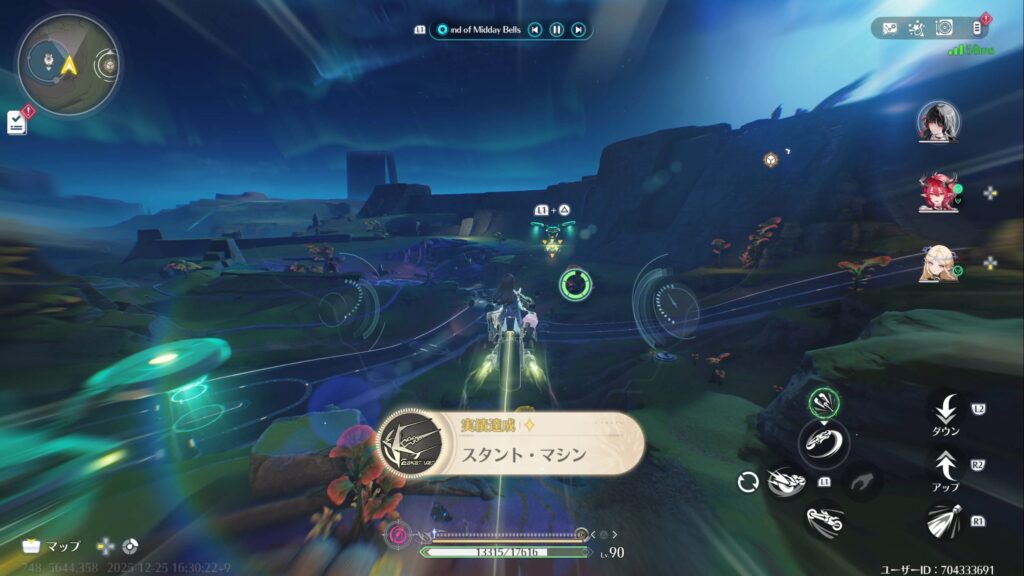Select the bottom motorcycle ride icon
The width and height of the screenshot is (1024, 576).
point(824,519)
